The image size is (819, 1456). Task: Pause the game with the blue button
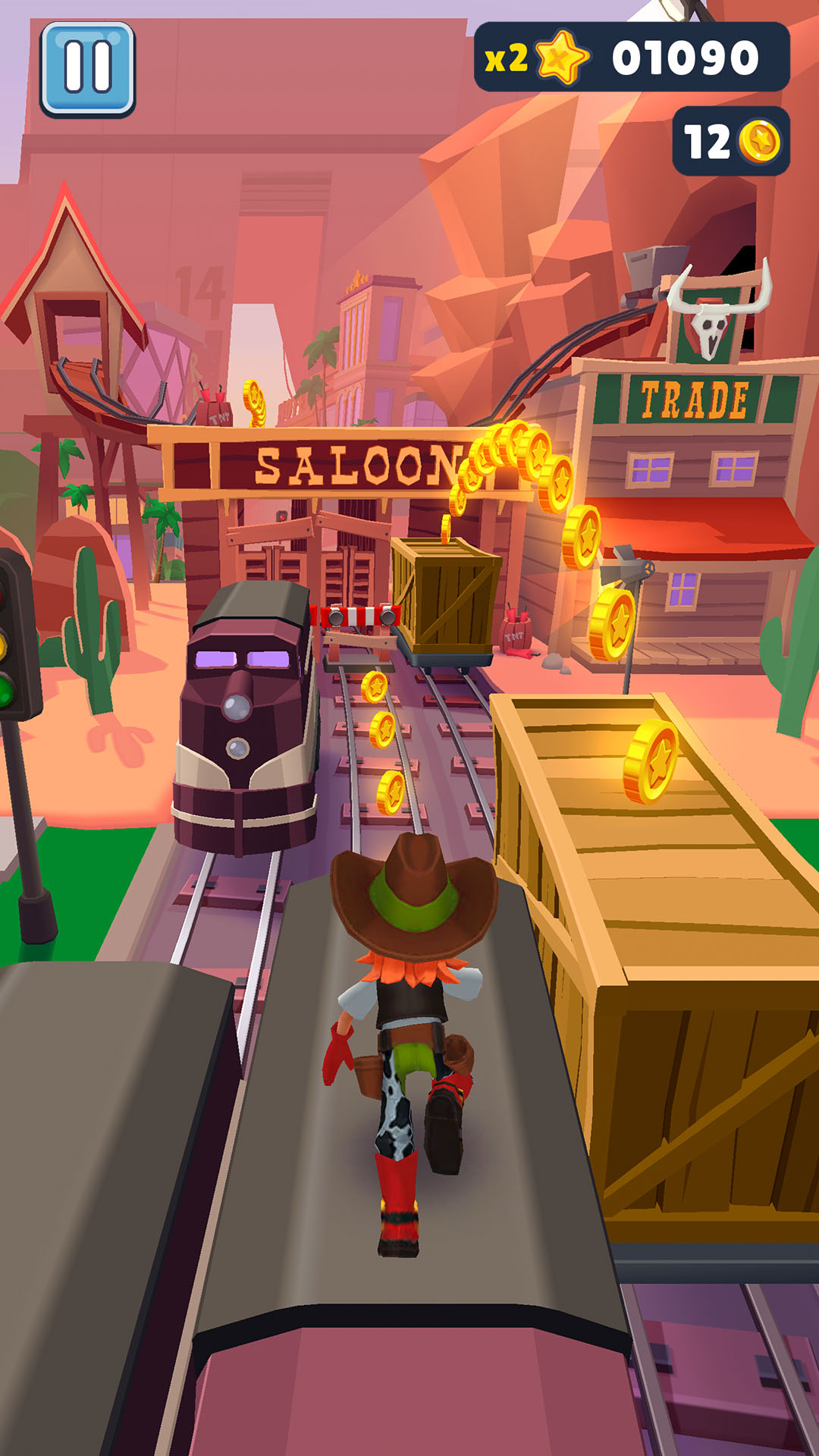tap(87, 69)
